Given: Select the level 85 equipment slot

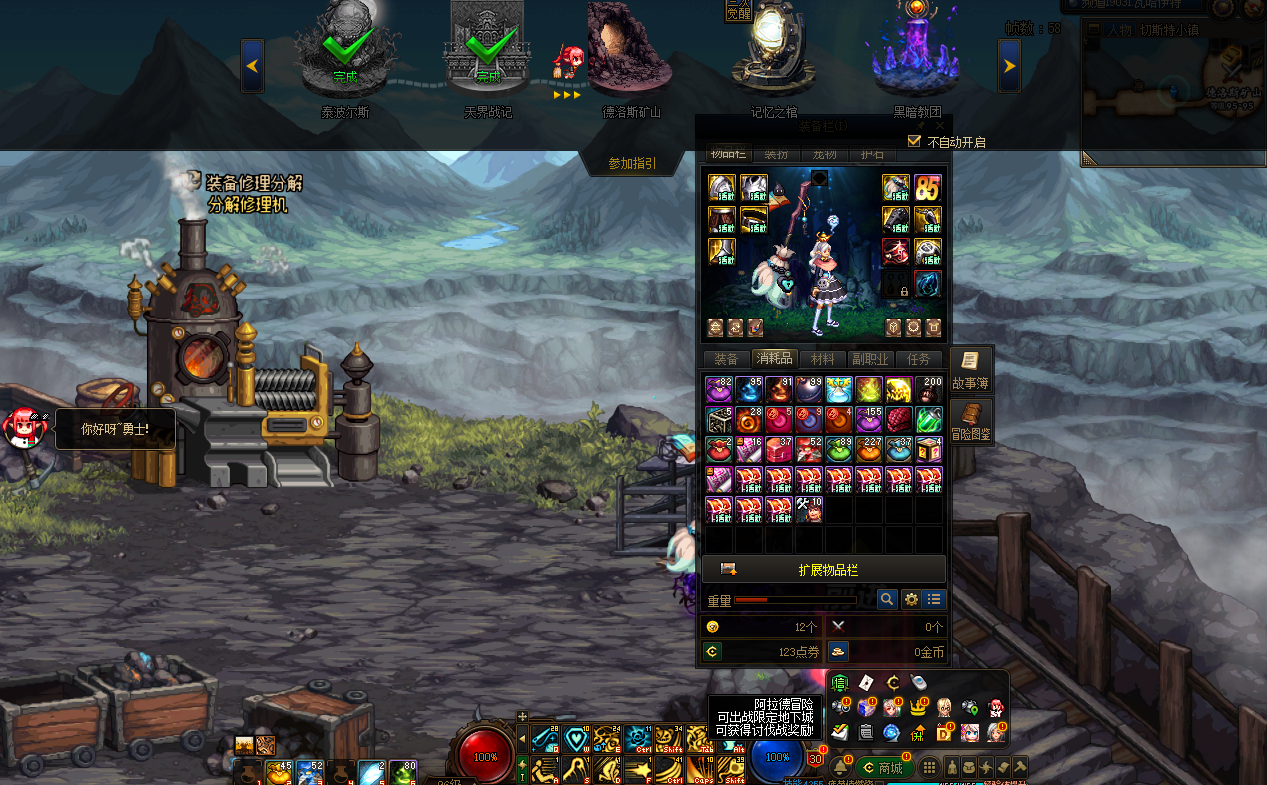Looking at the screenshot, I should 928,188.
